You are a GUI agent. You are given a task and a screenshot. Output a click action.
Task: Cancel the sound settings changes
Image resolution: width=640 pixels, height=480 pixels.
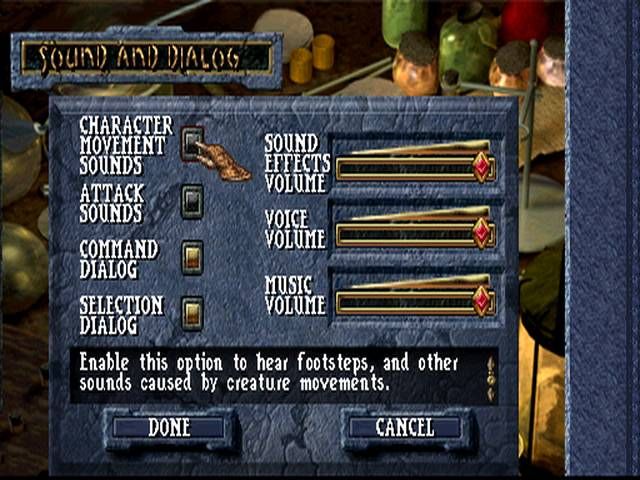(405, 428)
